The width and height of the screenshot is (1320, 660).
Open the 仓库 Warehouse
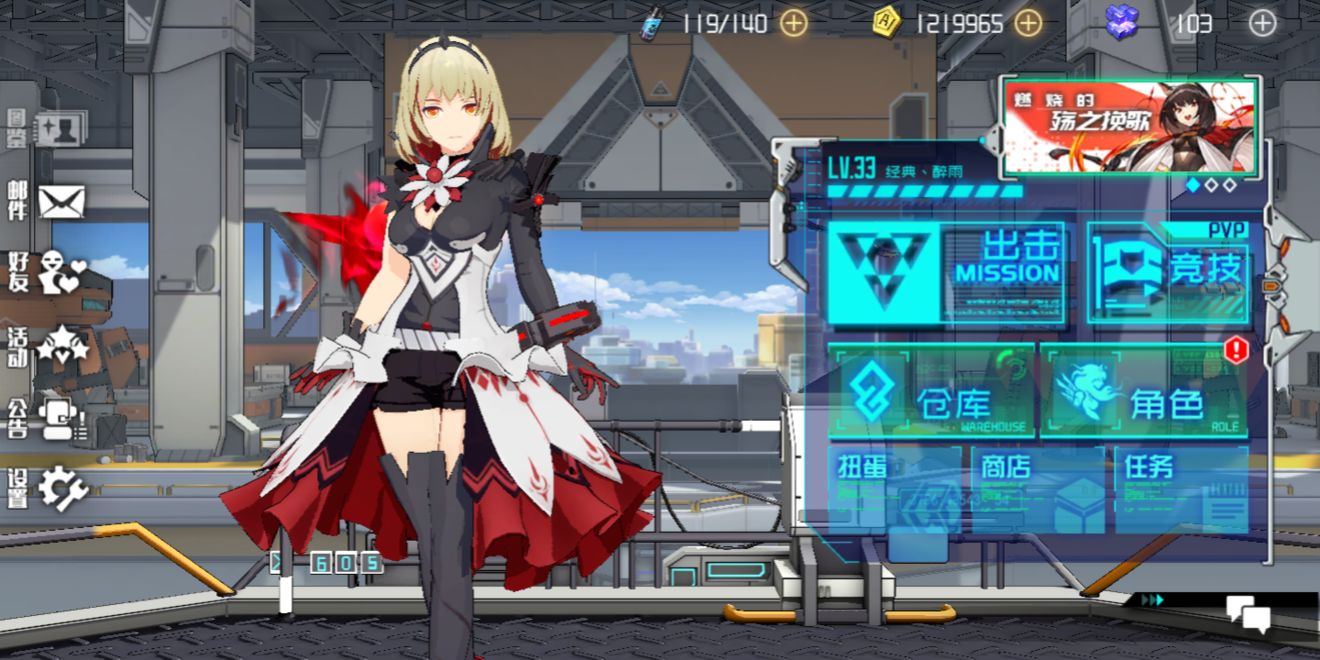click(931, 392)
